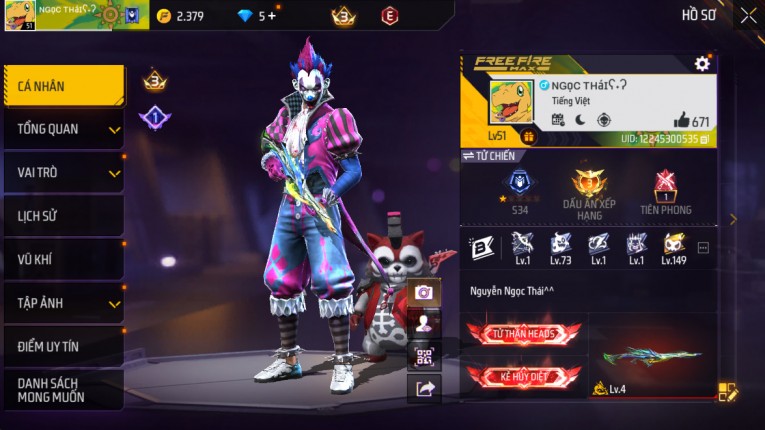The image size is (765, 430).
Task: Expand the side panel arrow
Action: (x=733, y=219)
